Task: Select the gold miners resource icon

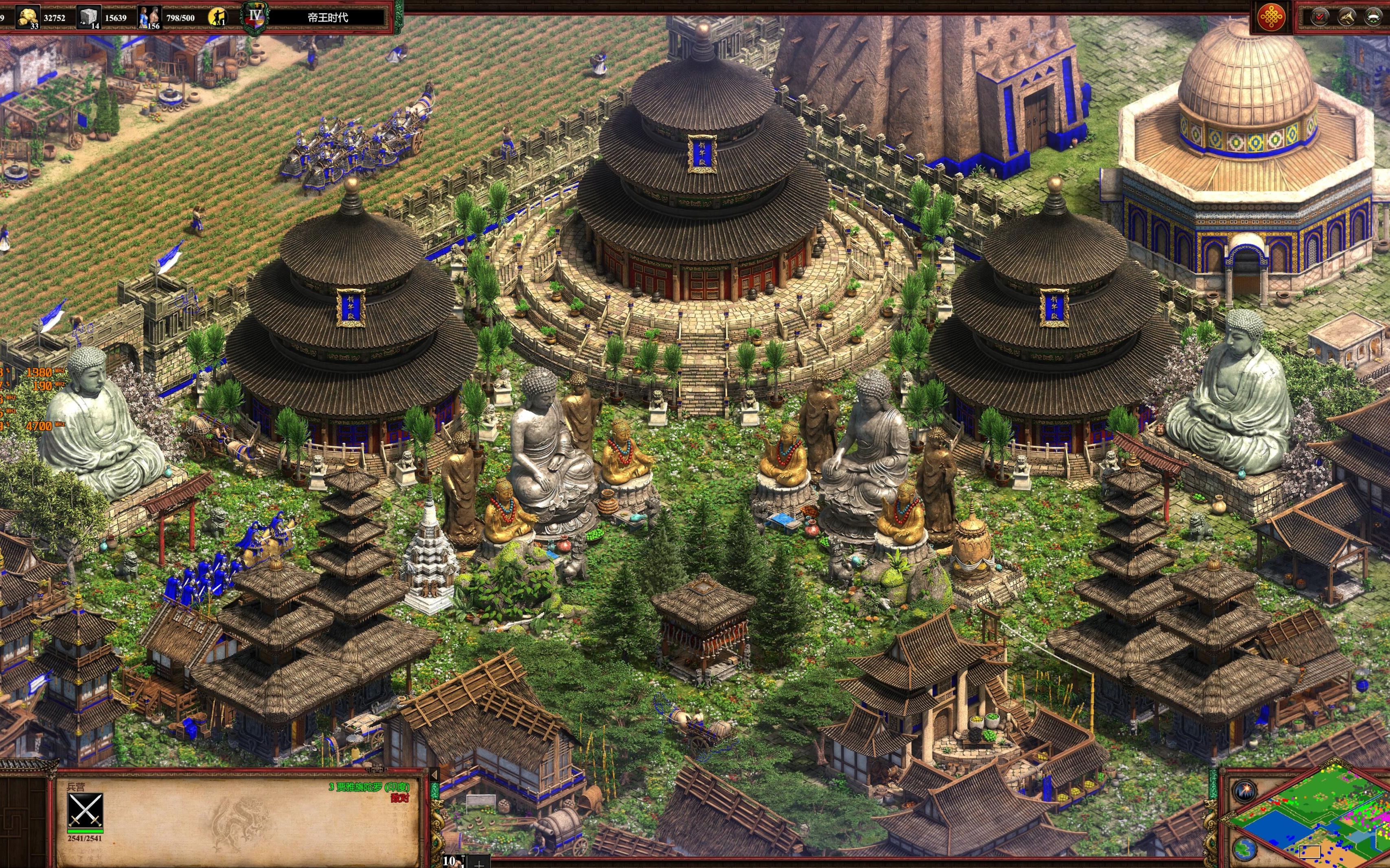Action: (x=27, y=17)
